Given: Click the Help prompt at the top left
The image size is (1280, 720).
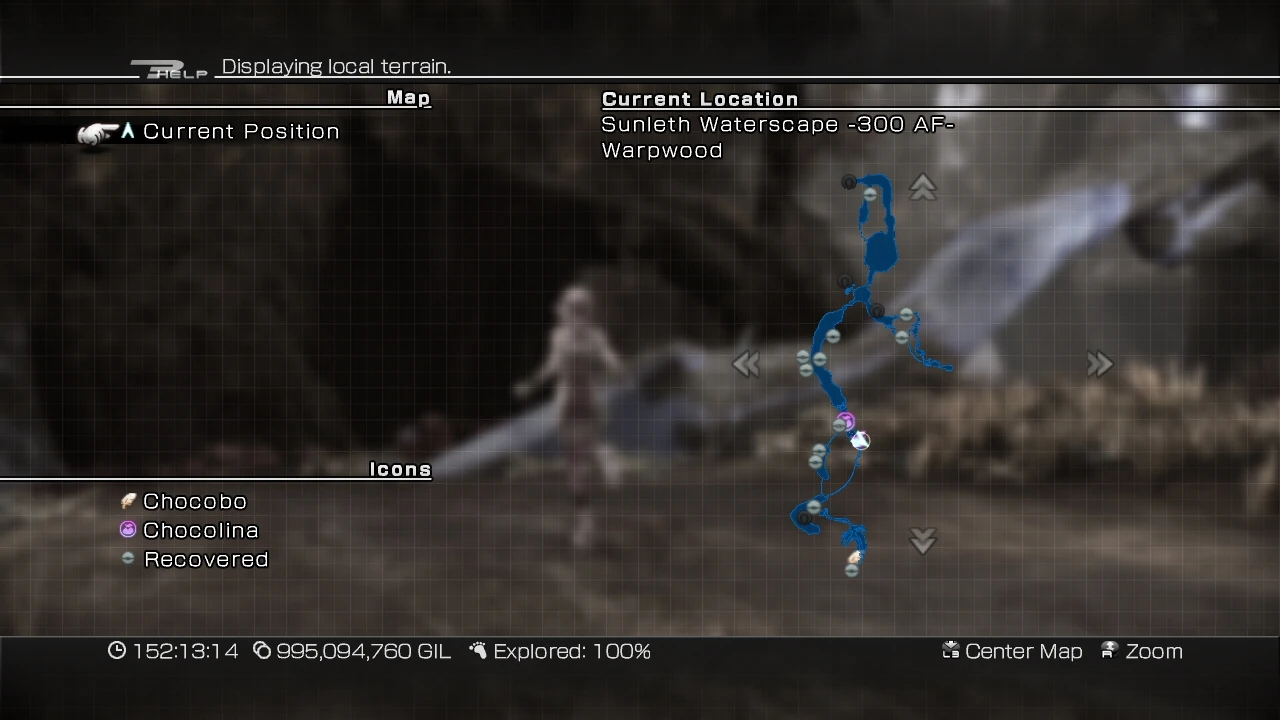Looking at the screenshot, I should tap(170, 68).
